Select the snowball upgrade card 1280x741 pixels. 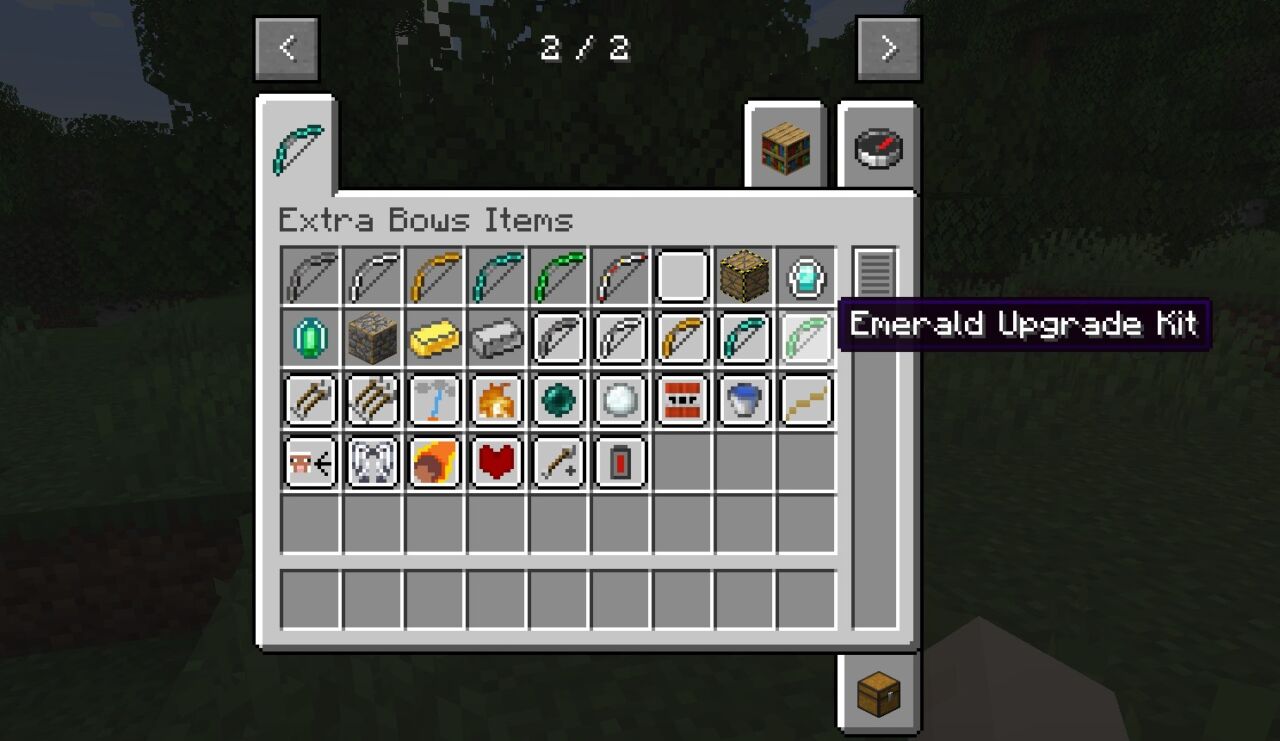point(620,401)
